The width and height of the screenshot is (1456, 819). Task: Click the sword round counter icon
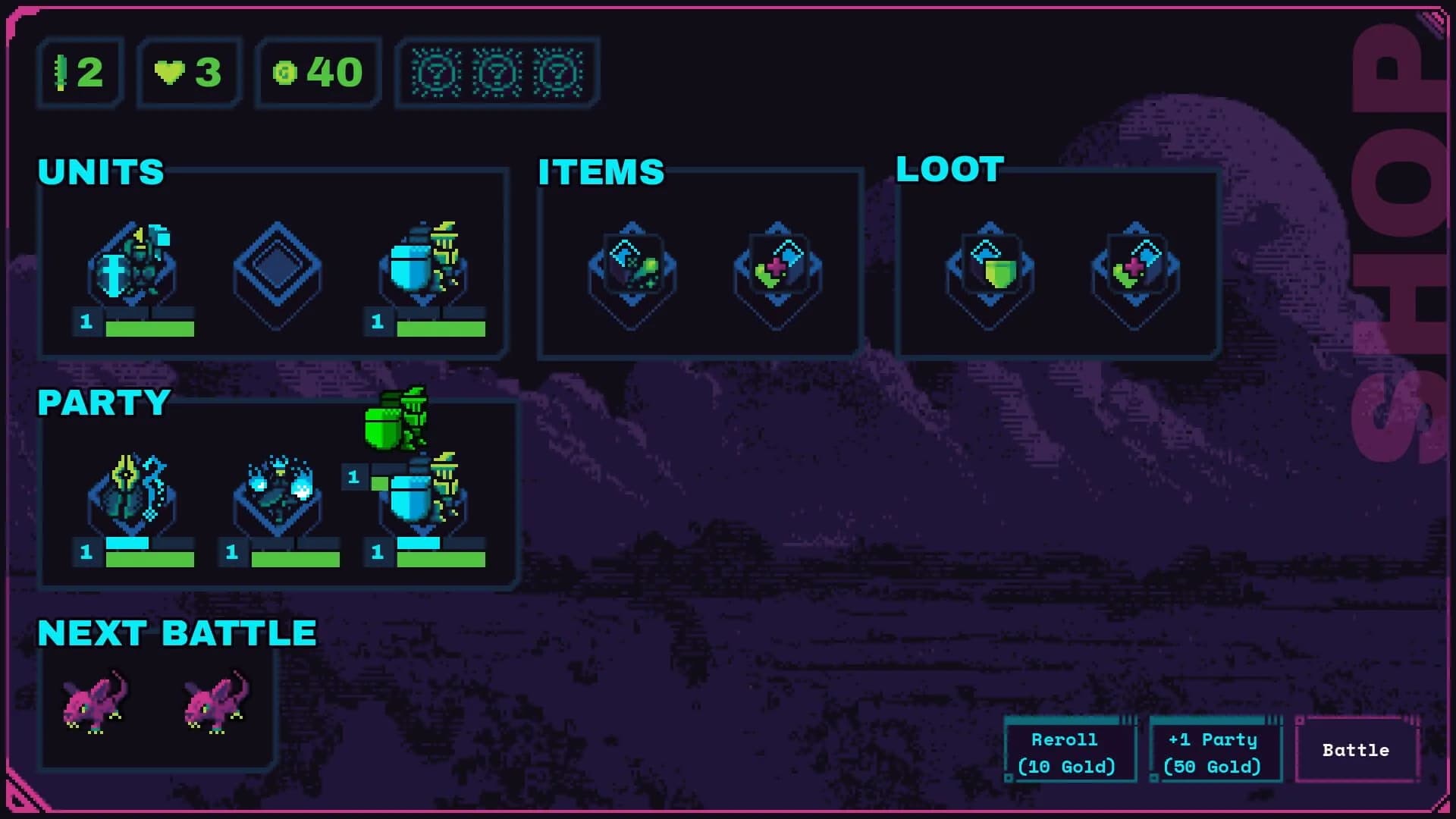pyautogui.click(x=62, y=72)
